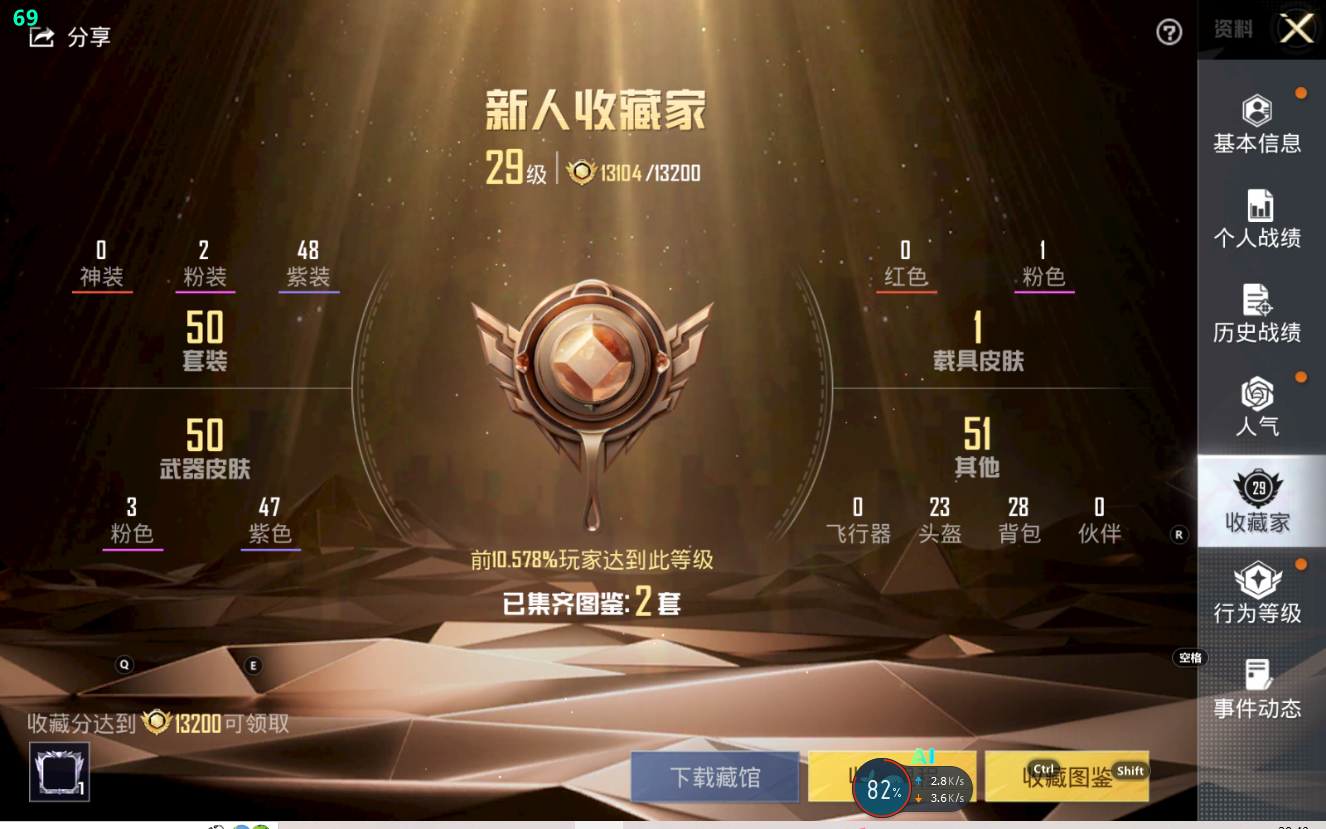Open the question mark help icon
The width and height of the screenshot is (1326, 829).
[1169, 33]
